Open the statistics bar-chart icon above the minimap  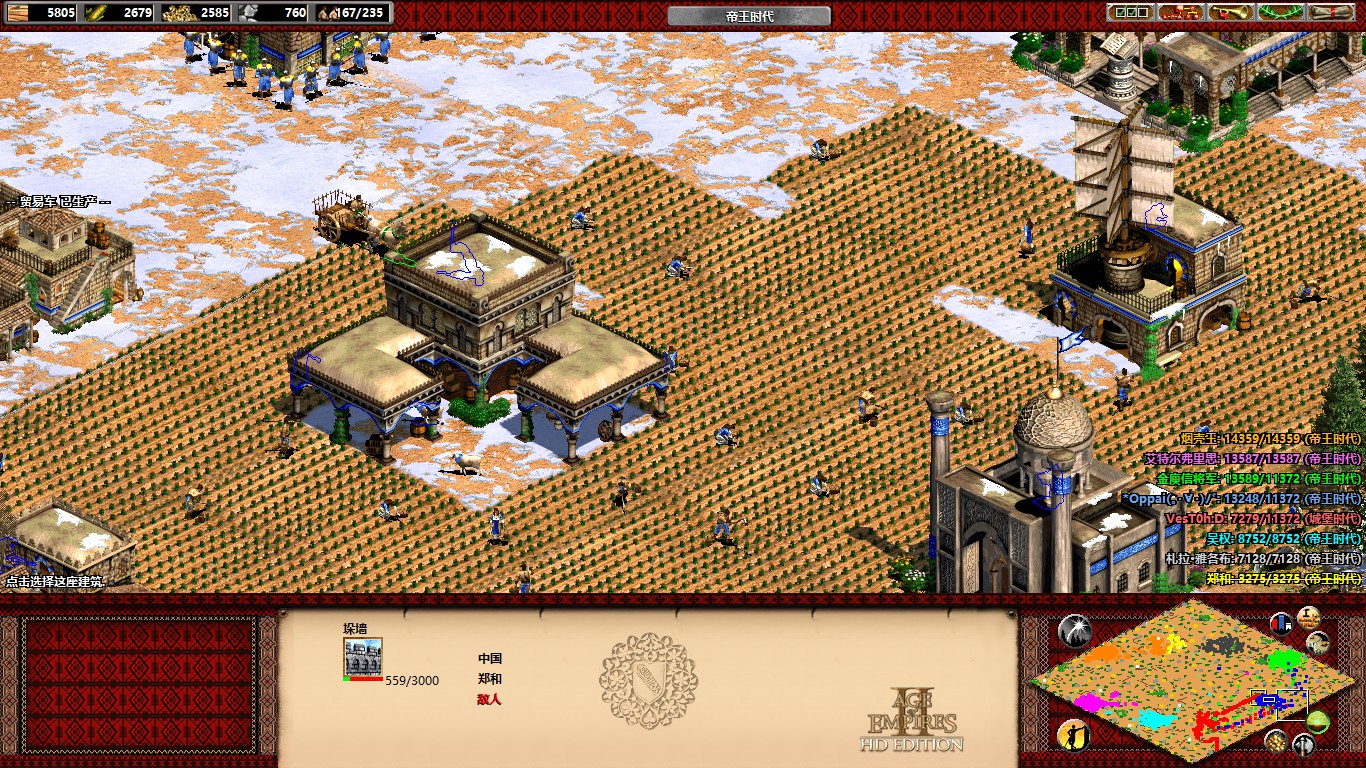tap(1281, 623)
